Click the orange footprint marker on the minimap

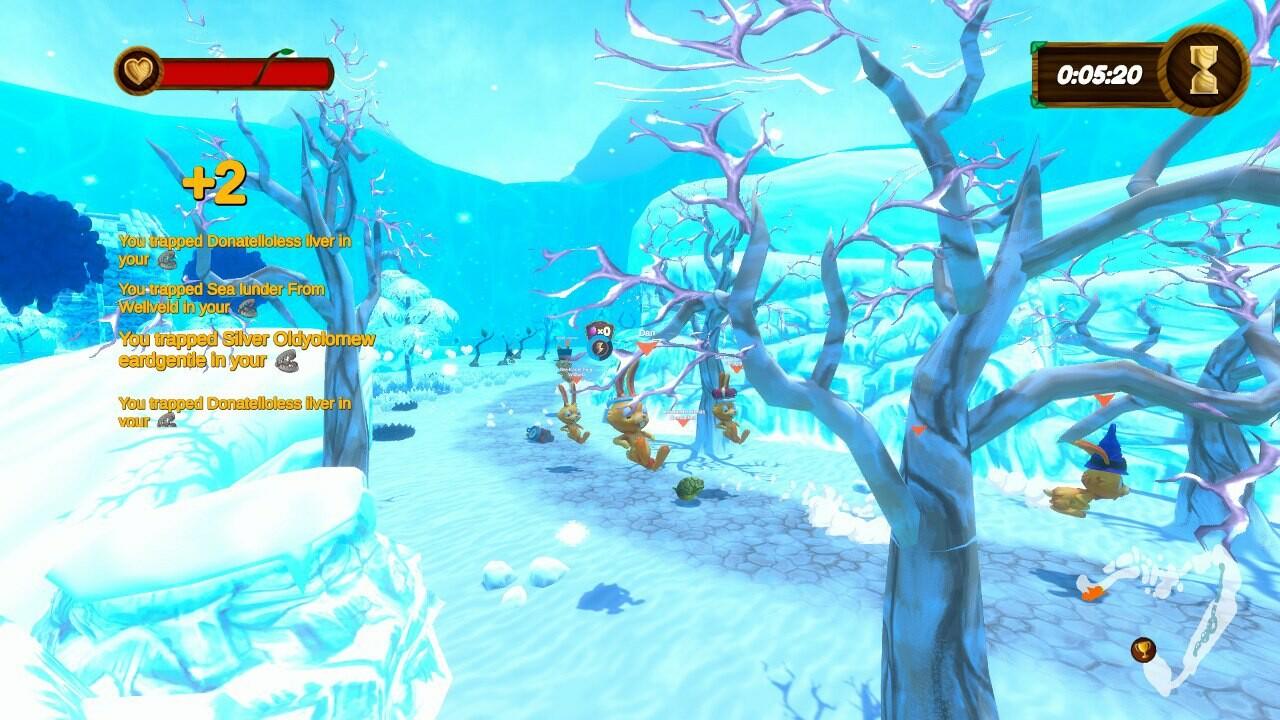pyautogui.click(x=1094, y=592)
